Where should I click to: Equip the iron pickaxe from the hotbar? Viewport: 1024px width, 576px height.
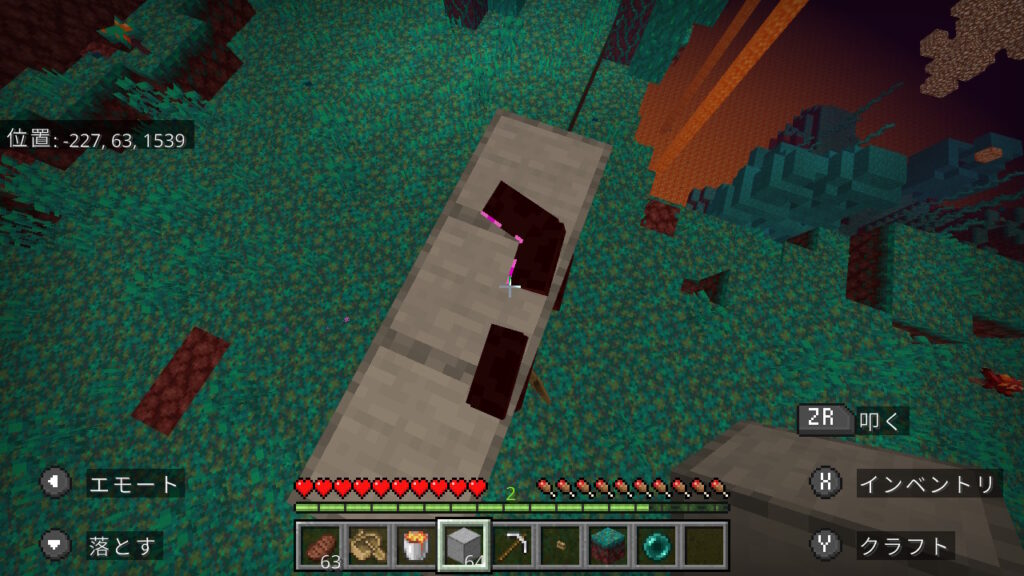pyautogui.click(x=512, y=546)
